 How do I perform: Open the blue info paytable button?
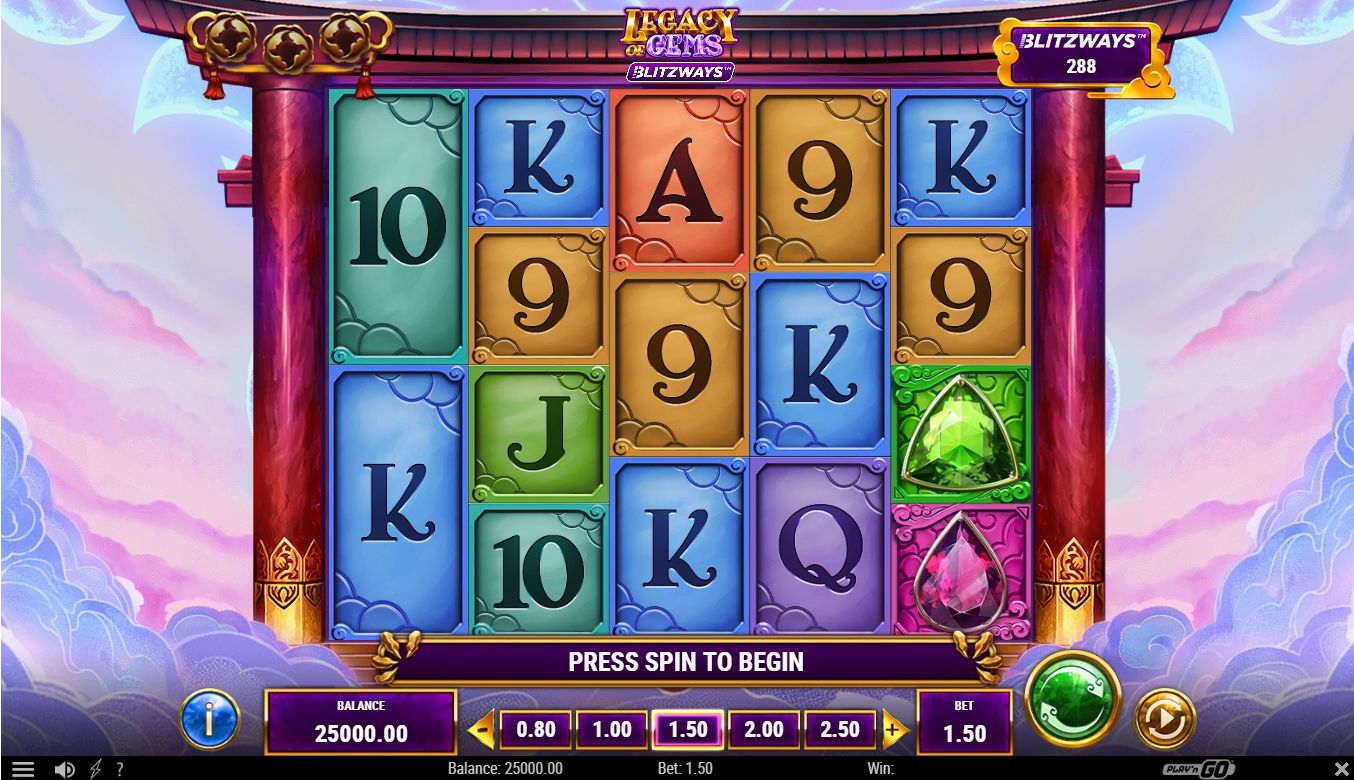[x=210, y=718]
